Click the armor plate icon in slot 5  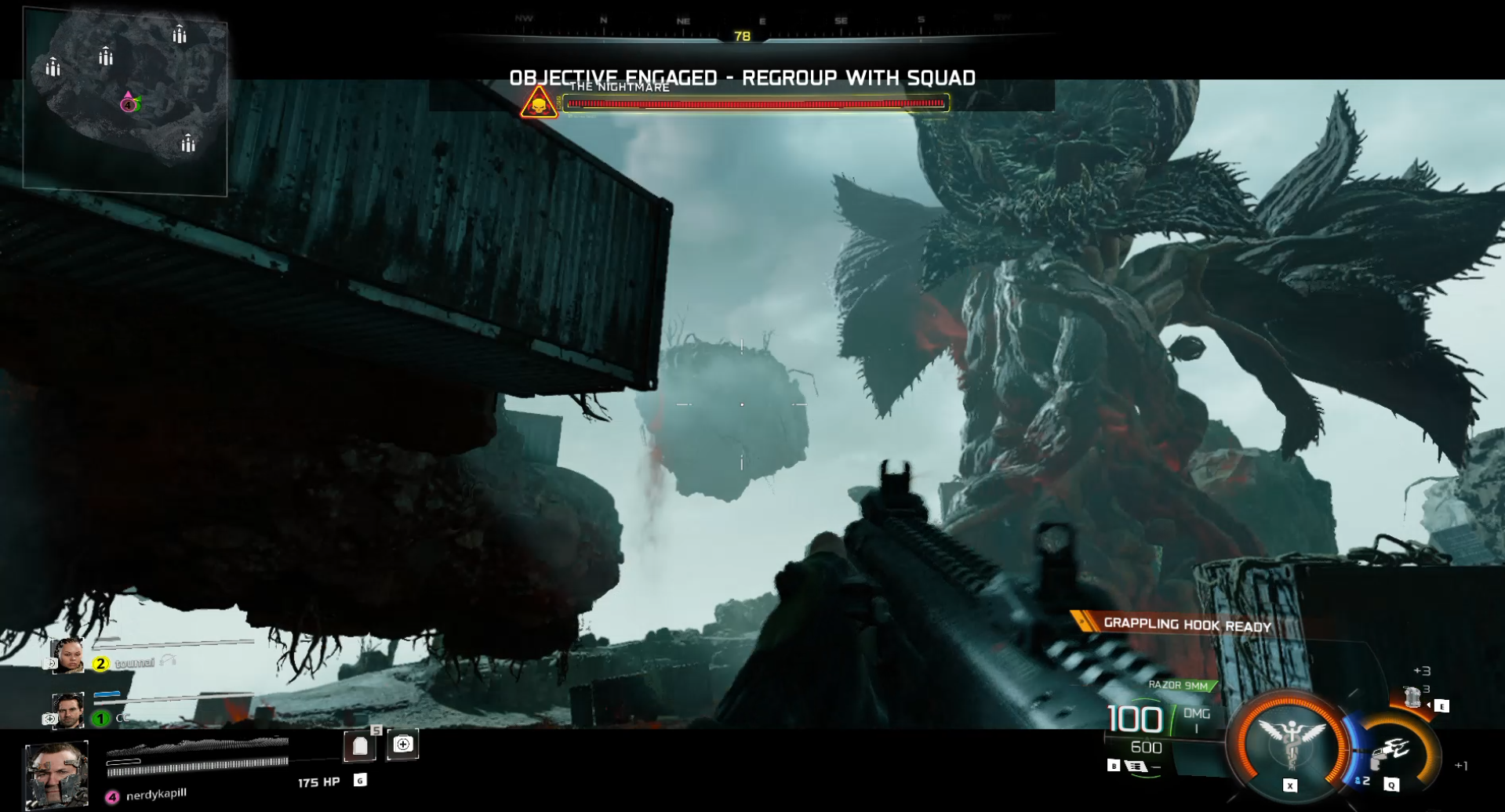[x=360, y=745]
